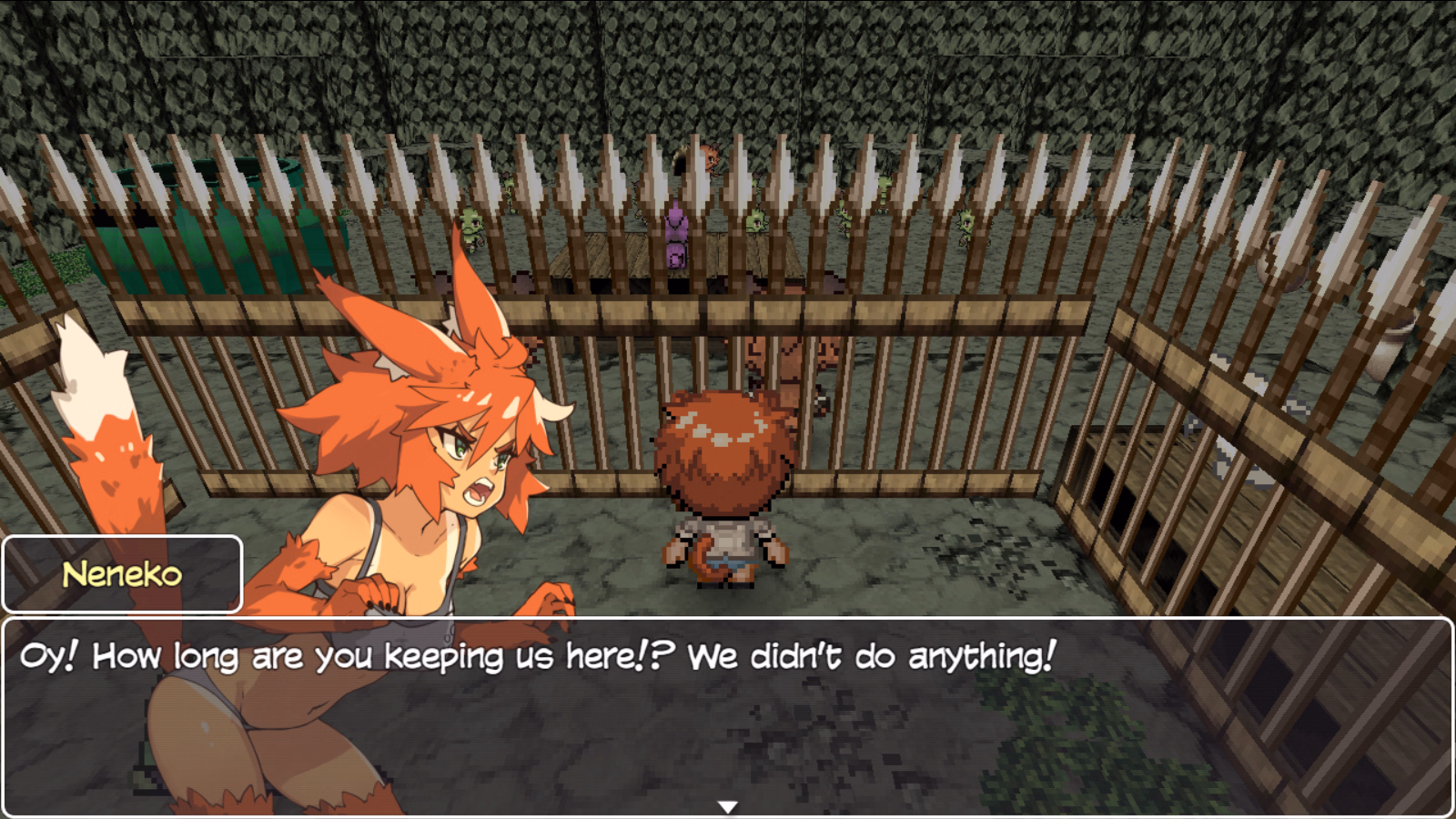Select the player character sprite in the cage
Screen dimensions: 1456x819
point(722,482)
